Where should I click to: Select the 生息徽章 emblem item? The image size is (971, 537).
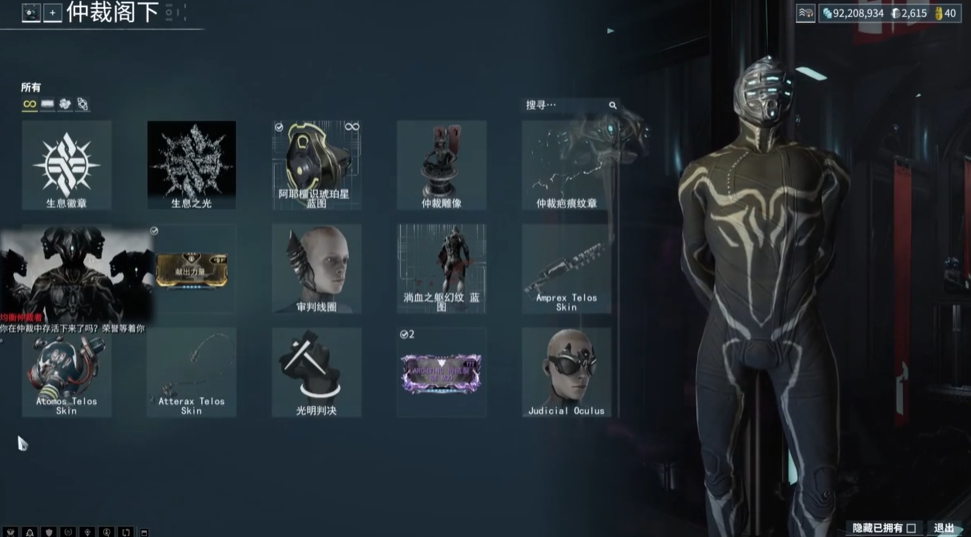[x=66, y=165]
